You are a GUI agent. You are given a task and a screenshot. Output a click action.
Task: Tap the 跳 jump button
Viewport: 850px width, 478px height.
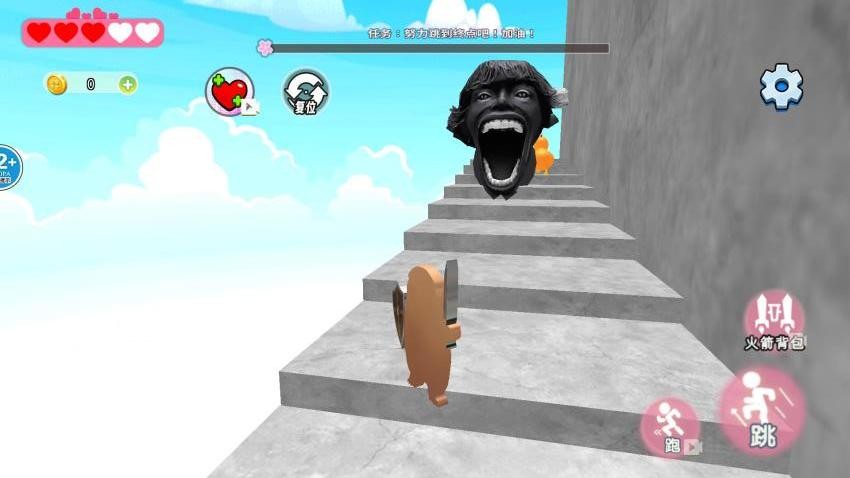coord(761,411)
